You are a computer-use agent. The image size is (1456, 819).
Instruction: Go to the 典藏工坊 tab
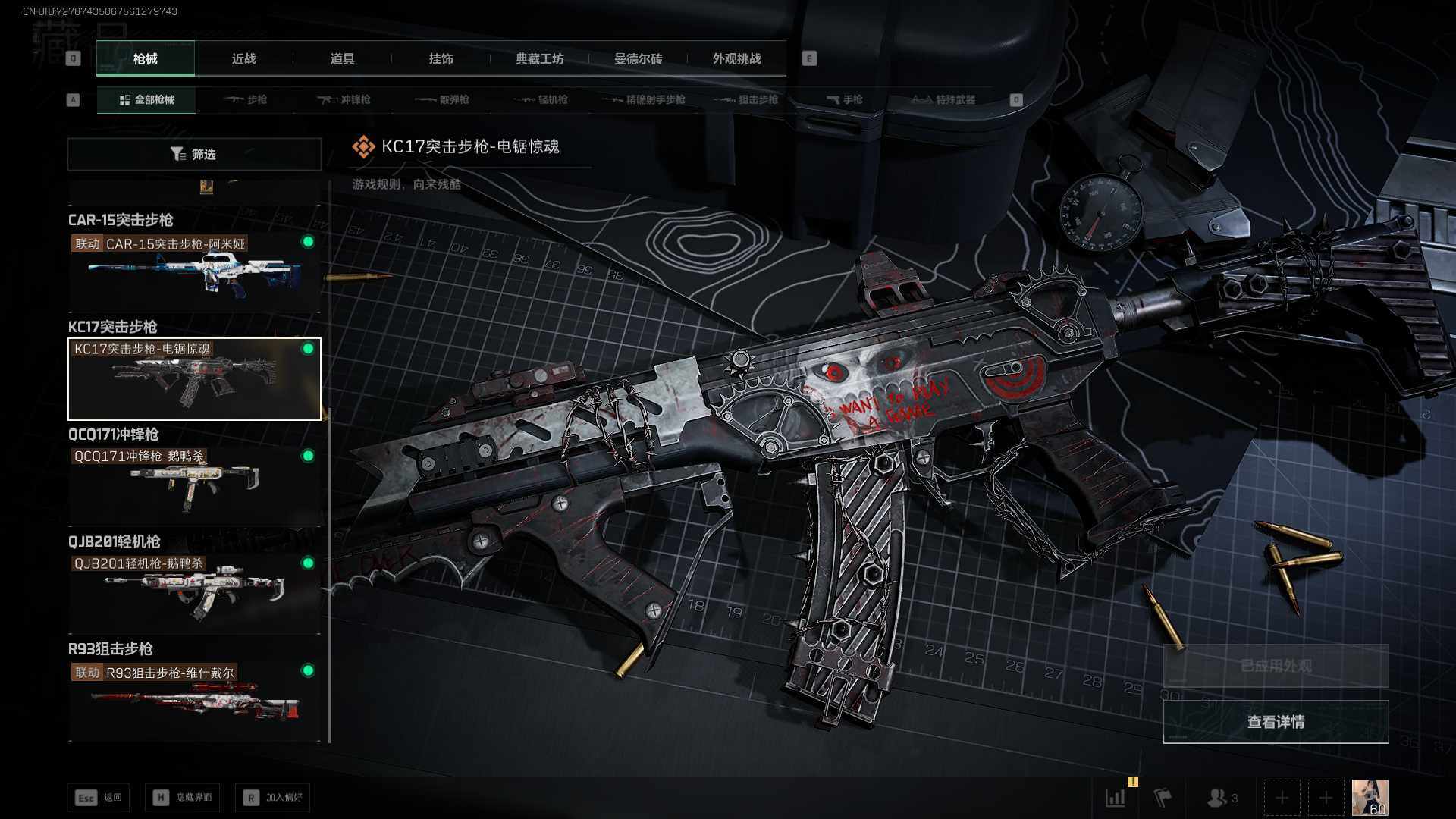(539, 59)
